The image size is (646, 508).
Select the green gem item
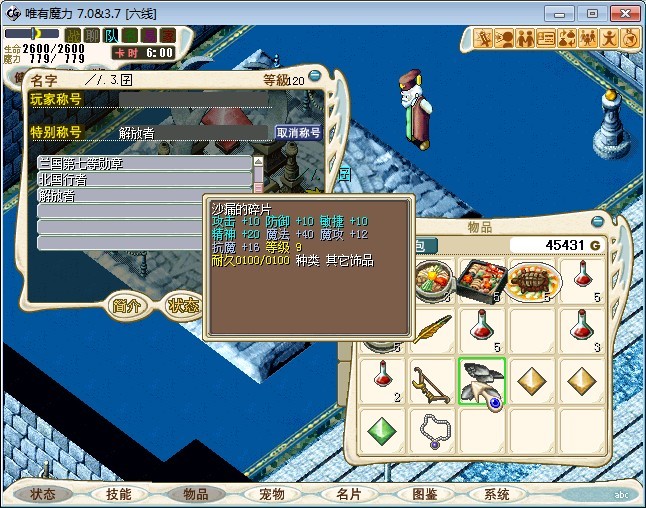(384, 429)
